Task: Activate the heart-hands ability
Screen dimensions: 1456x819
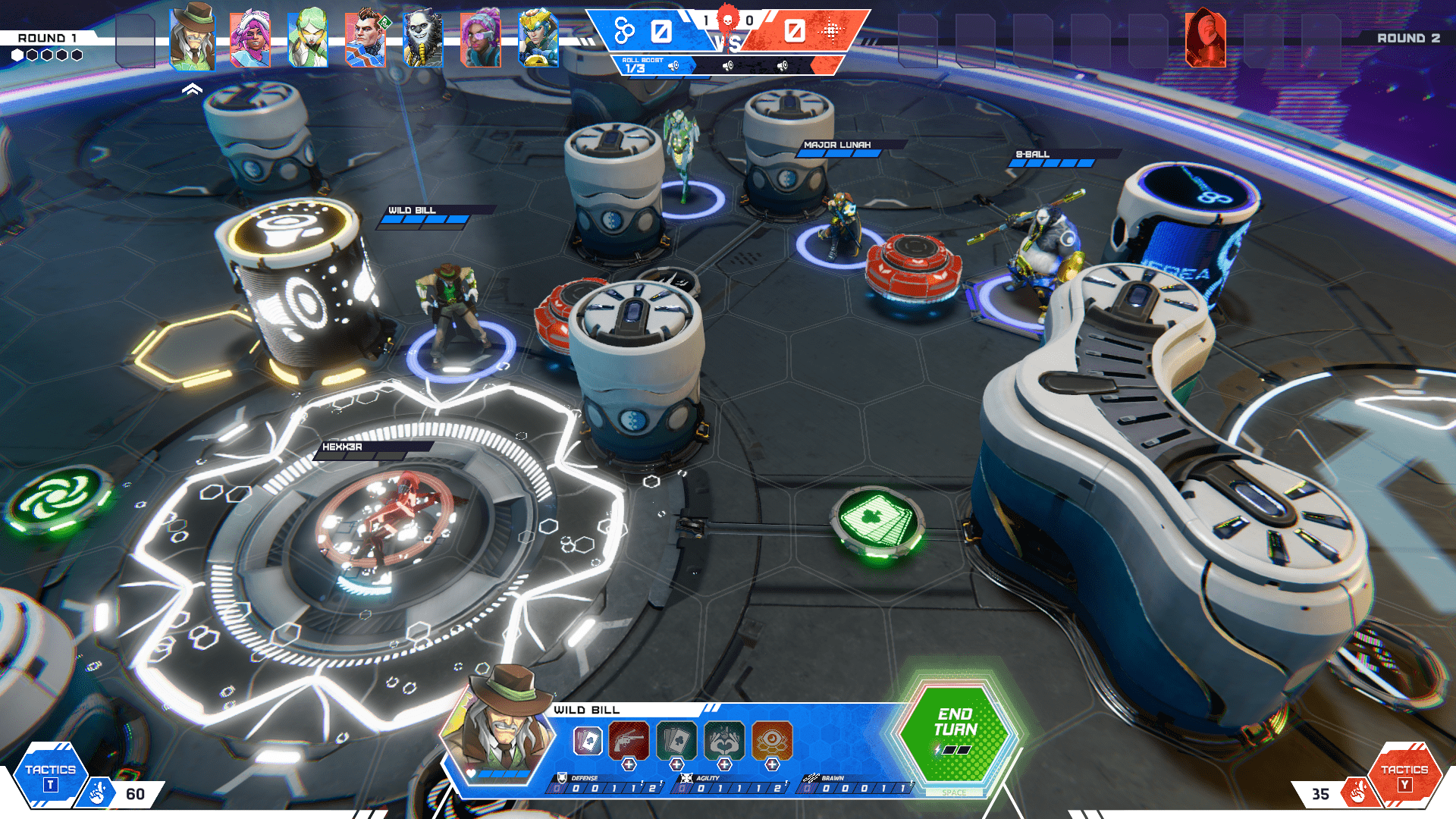Action: 724,739
